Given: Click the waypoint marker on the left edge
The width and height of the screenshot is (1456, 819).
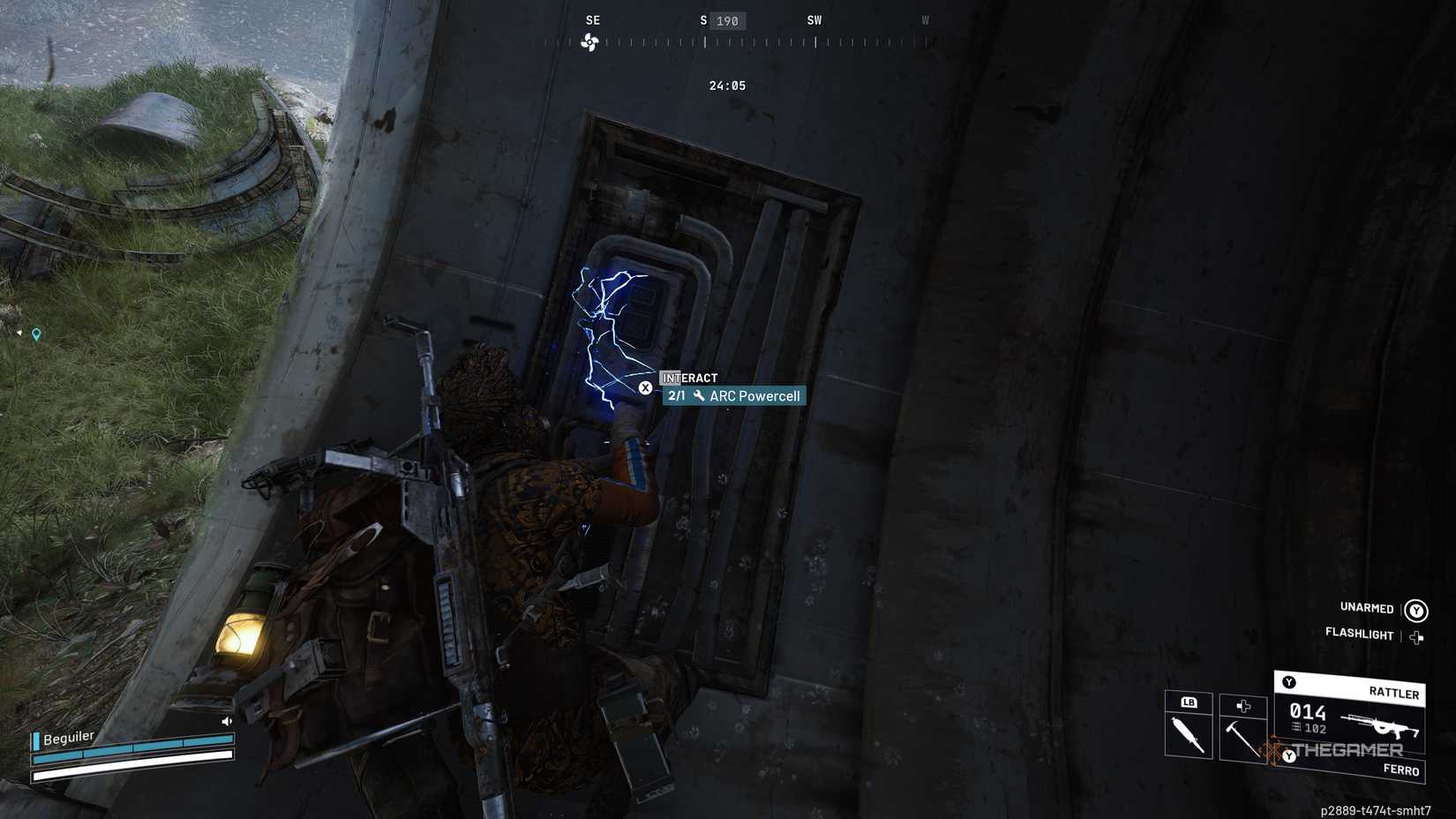Looking at the screenshot, I should [36, 334].
